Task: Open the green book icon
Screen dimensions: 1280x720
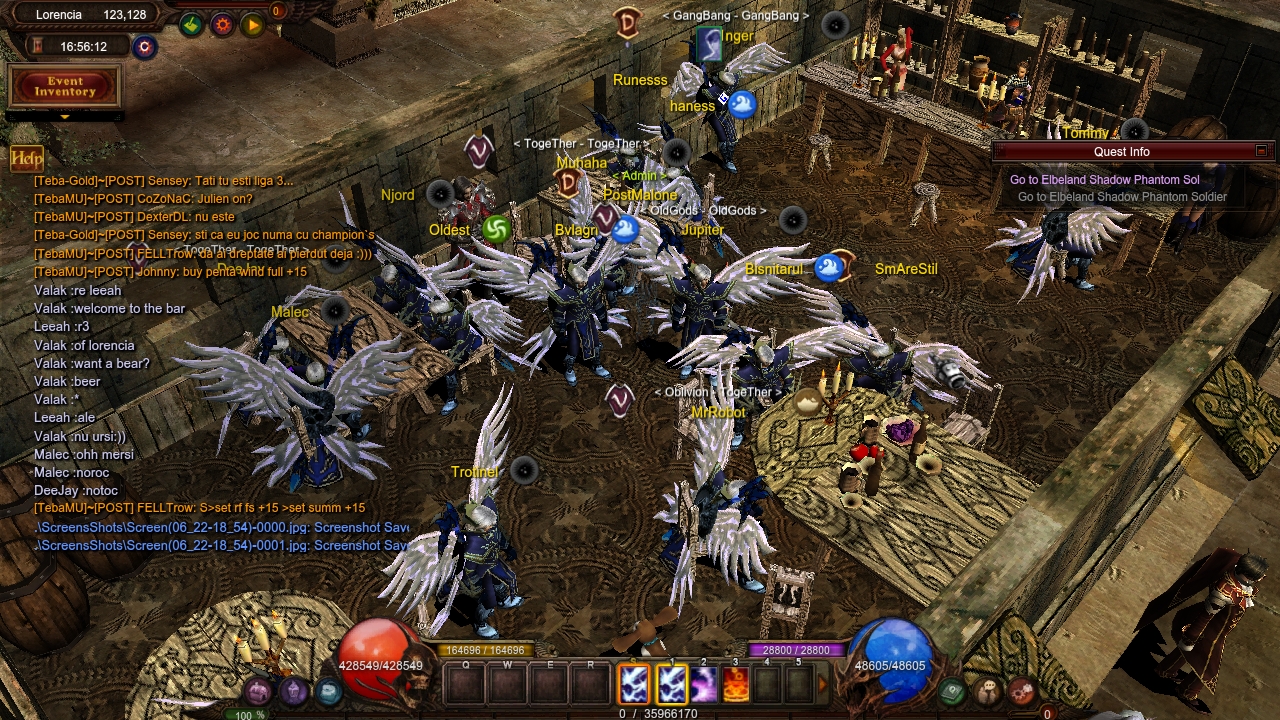Action: point(953,691)
